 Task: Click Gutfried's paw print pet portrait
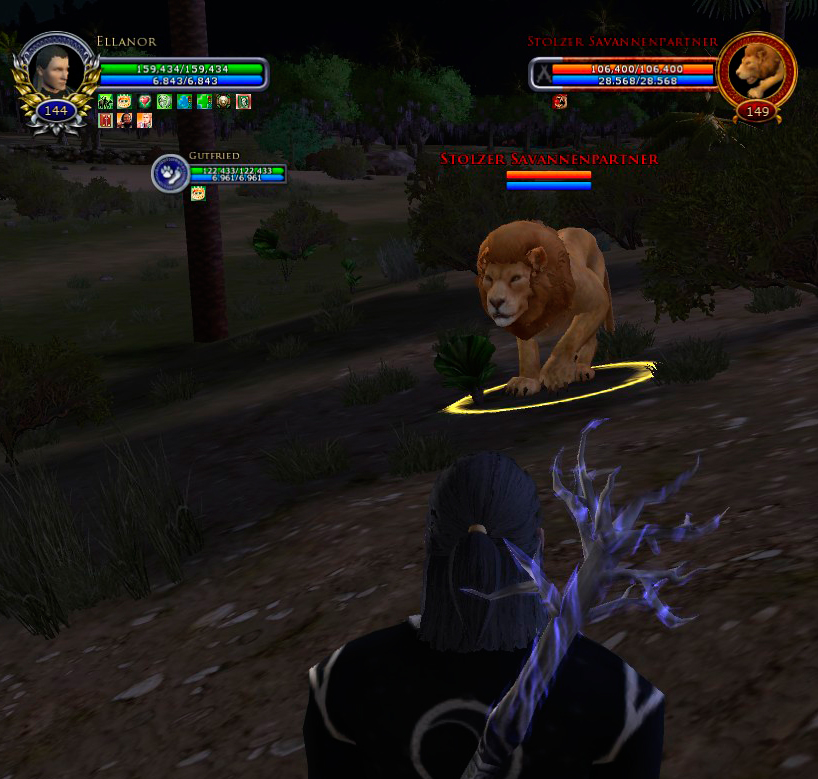[x=169, y=174]
